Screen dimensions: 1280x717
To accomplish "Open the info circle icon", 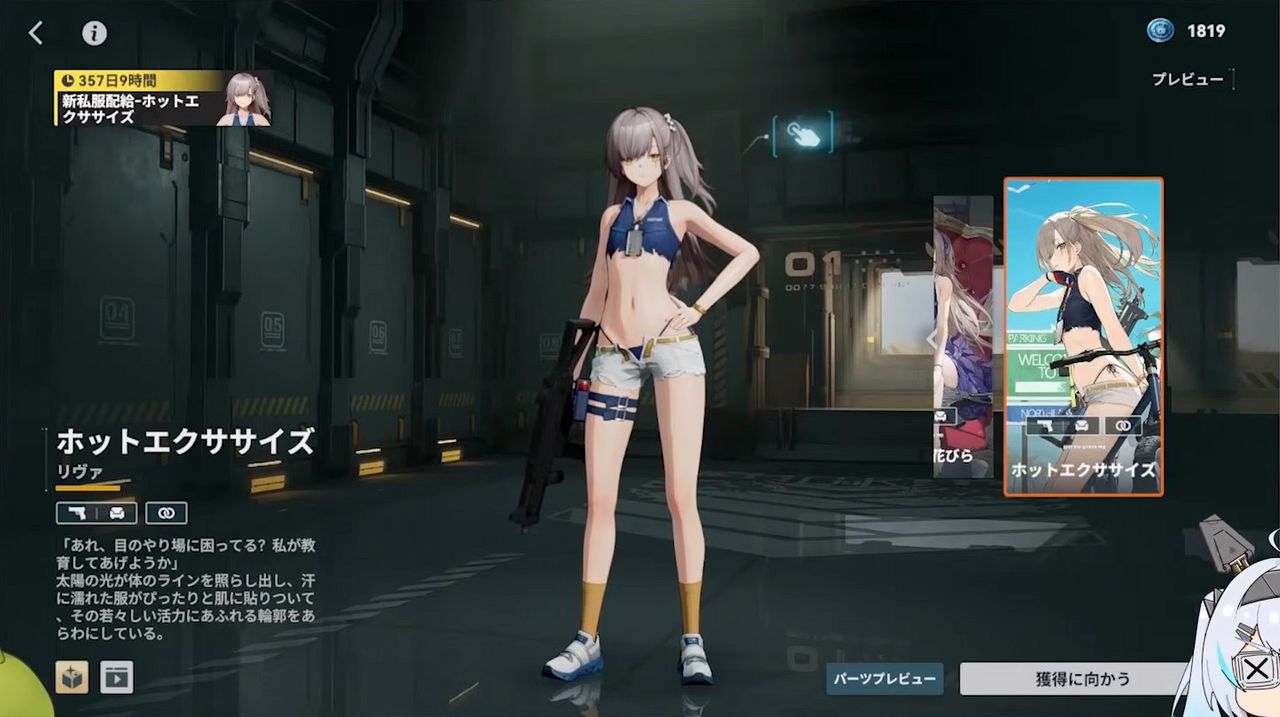I will point(94,33).
